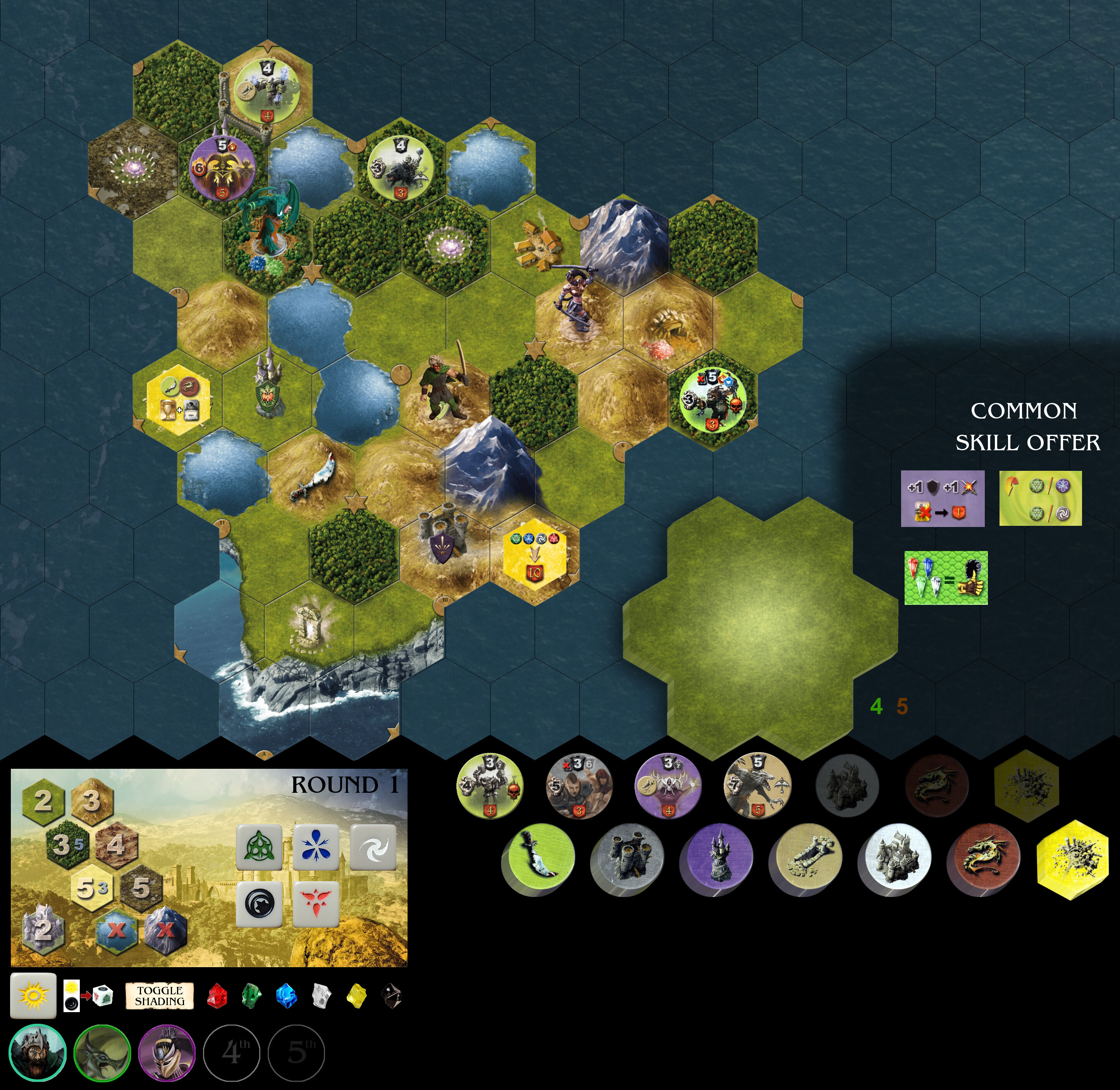
Task: Select the white swirl mana die
Action: [373, 847]
